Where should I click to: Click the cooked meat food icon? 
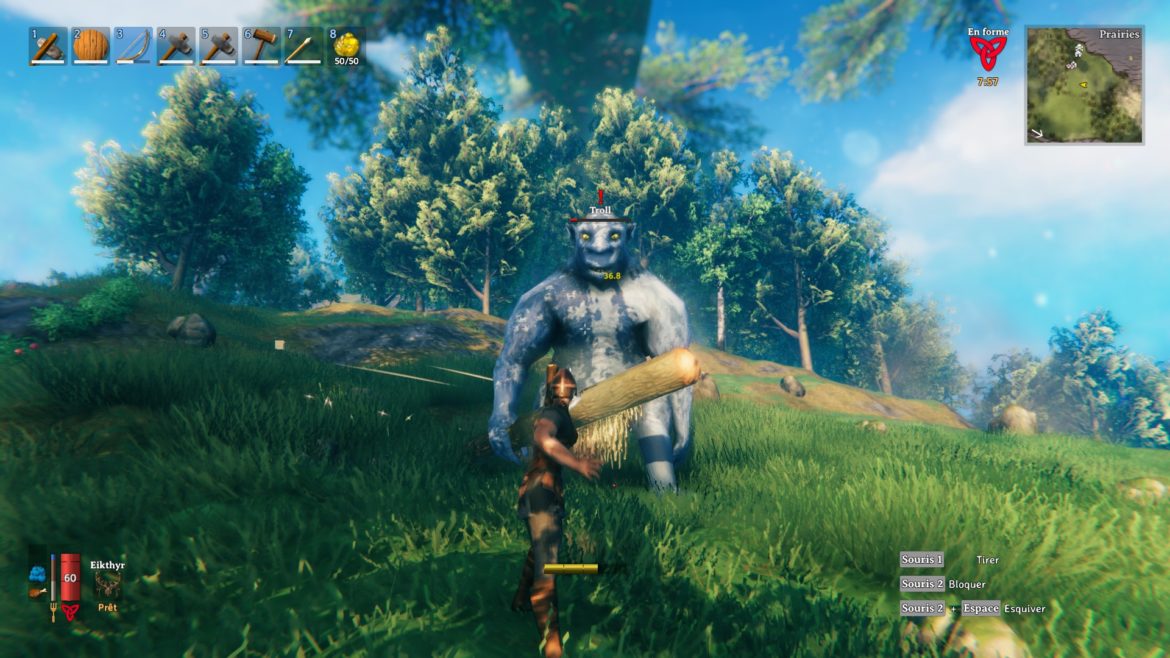pyautogui.click(x=38, y=591)
